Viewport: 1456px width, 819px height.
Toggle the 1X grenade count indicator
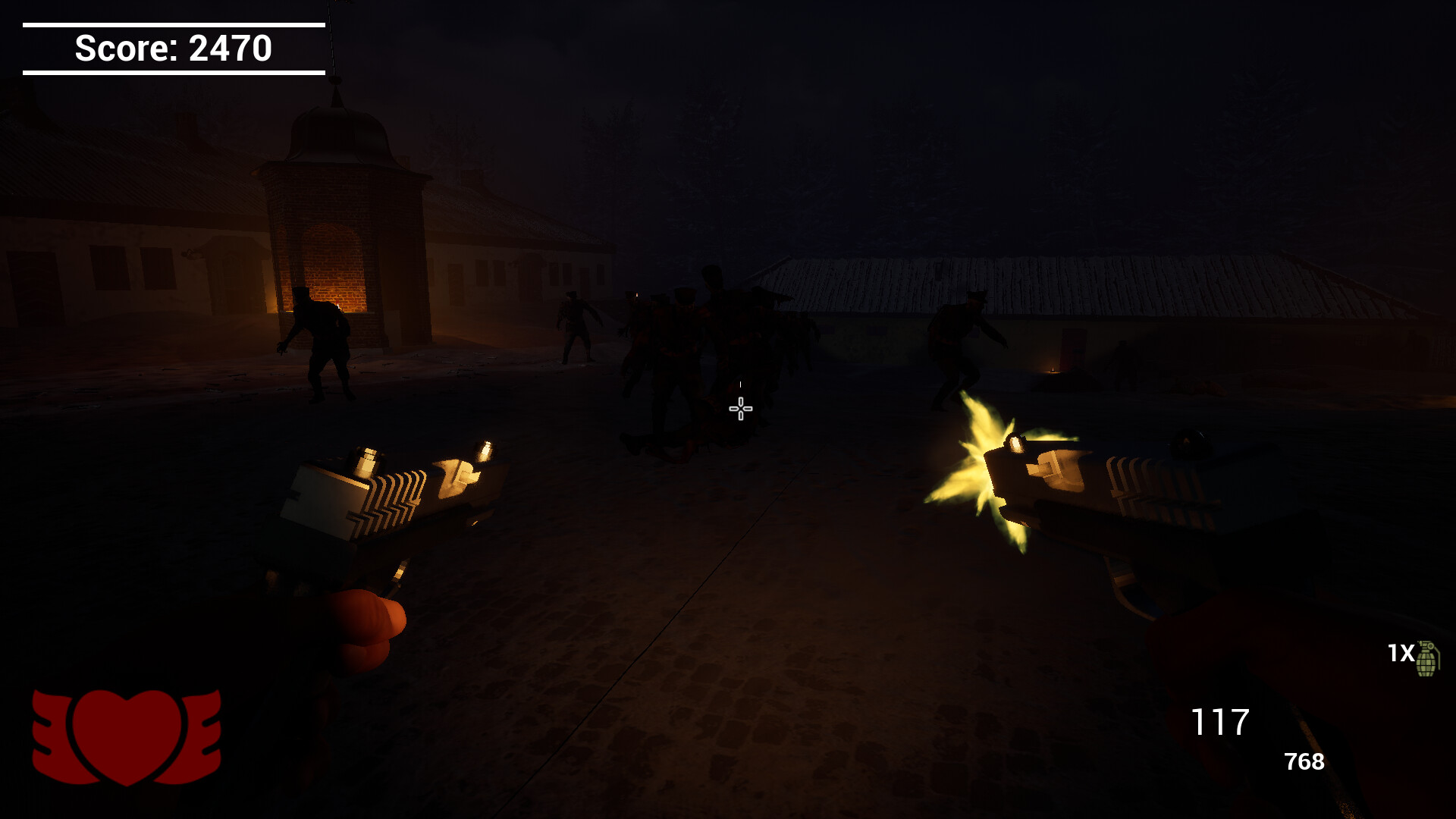[x=1401, y=653]
